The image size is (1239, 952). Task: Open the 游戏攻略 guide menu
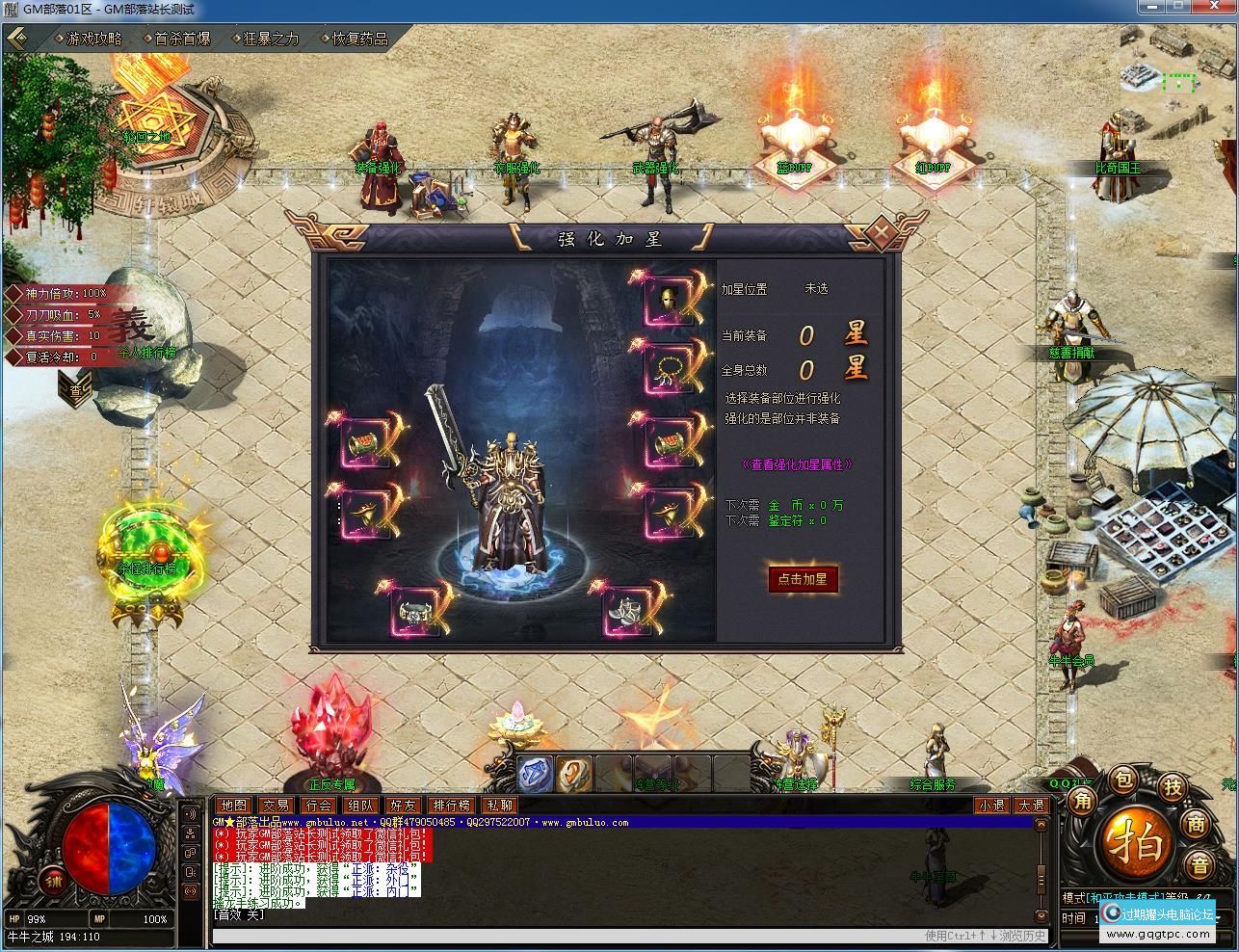(x=93, y=39)
